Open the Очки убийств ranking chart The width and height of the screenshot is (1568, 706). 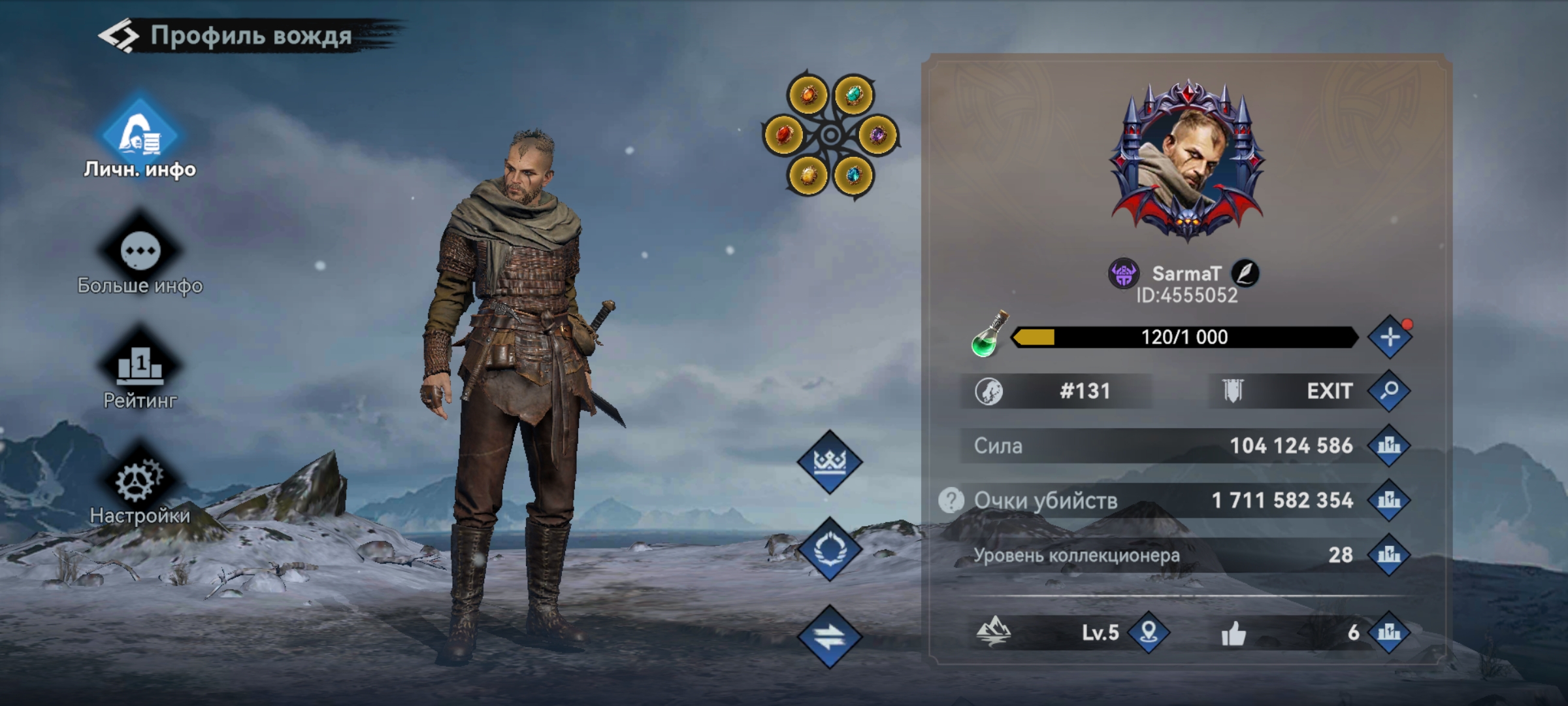click(x=1389, y=501)
